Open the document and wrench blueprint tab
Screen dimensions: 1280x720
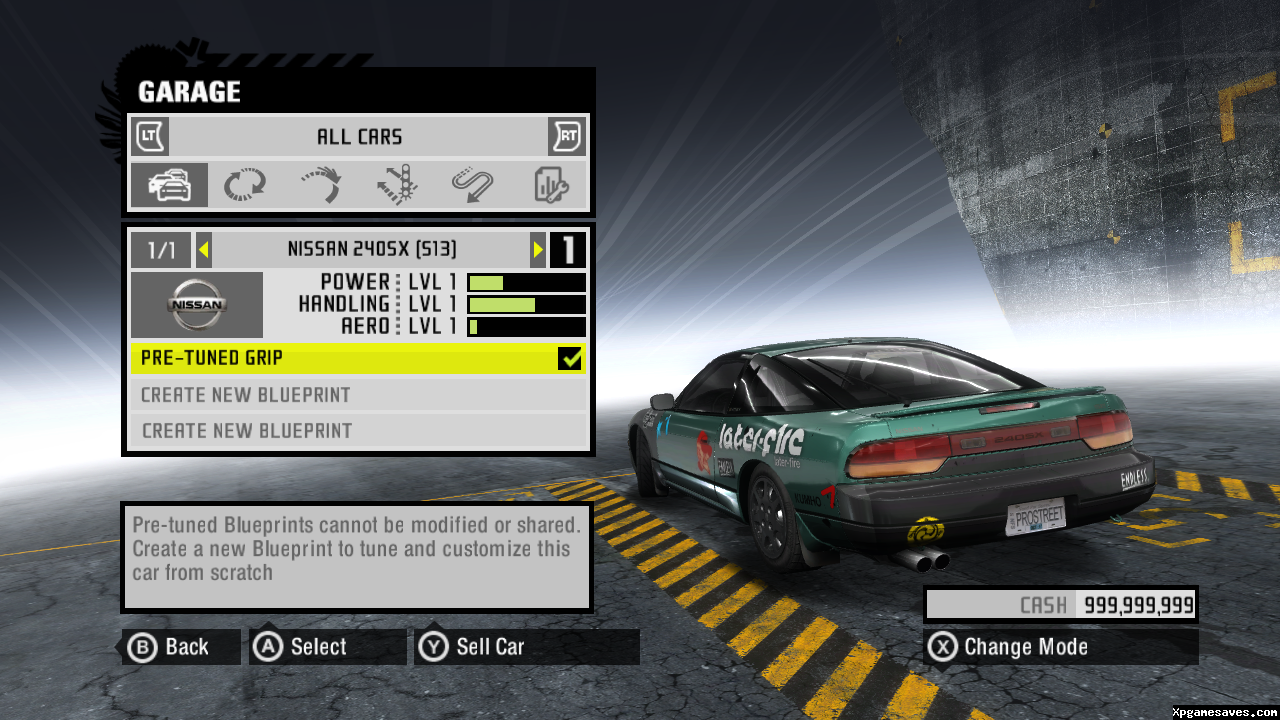click(550, 185)
